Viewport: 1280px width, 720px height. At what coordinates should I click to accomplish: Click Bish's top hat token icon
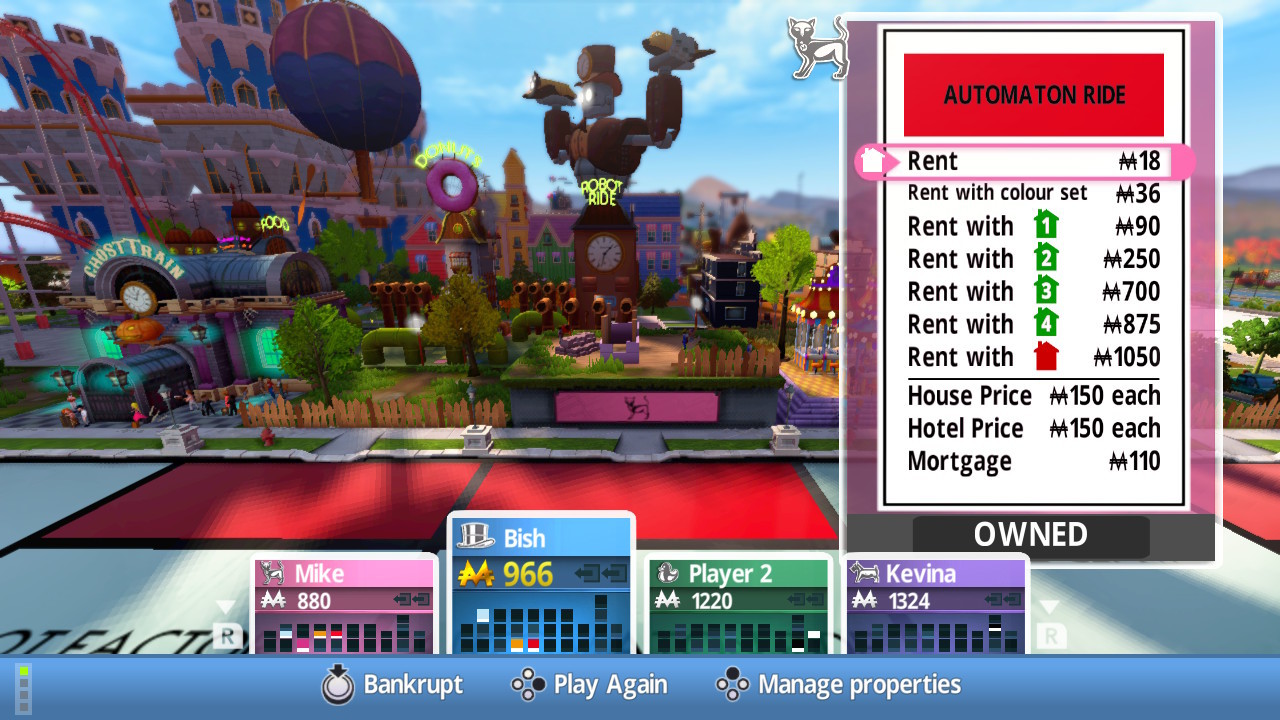pyautogui.click(x=474, y=537)
